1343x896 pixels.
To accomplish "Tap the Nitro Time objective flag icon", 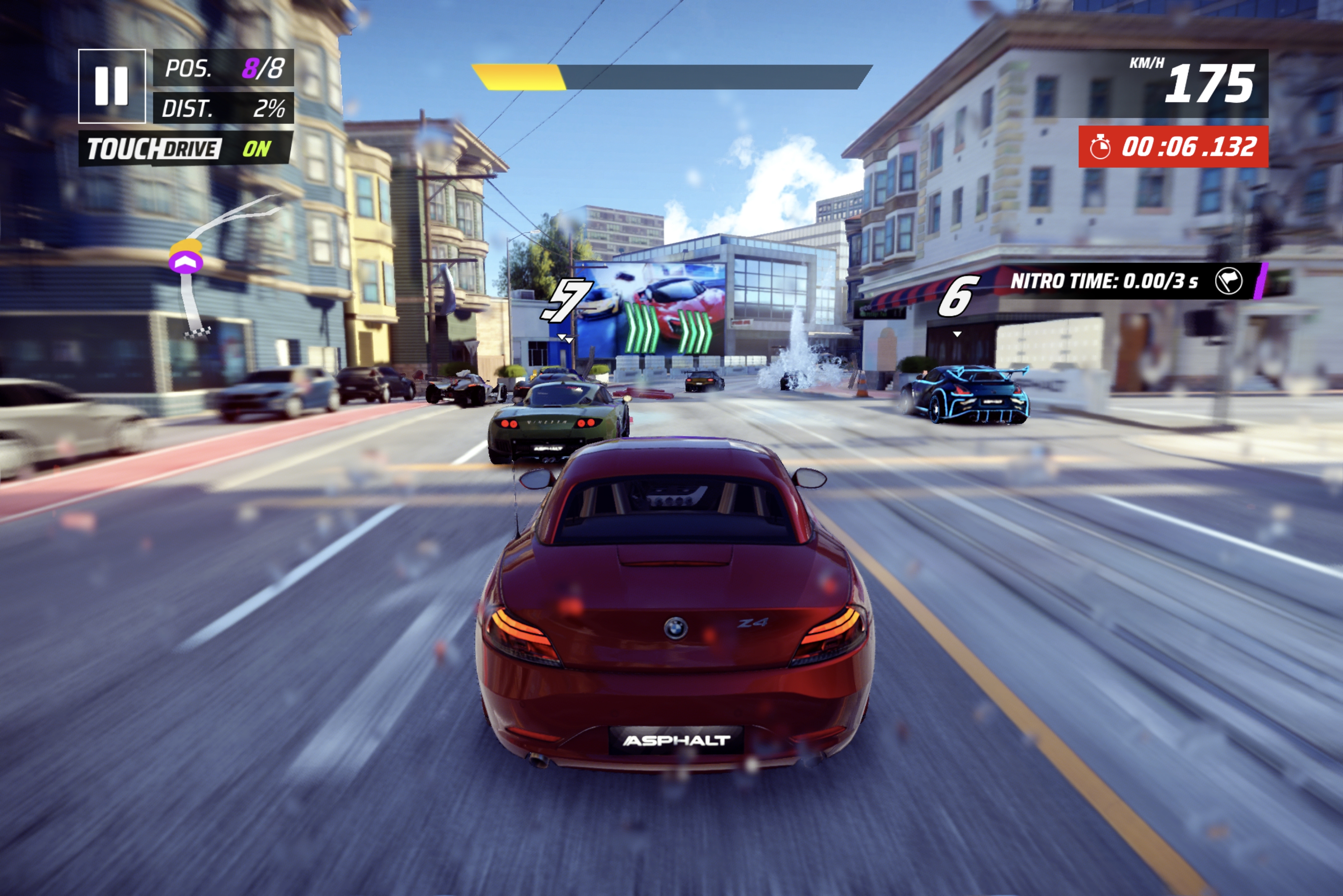I will (1228, 281).
